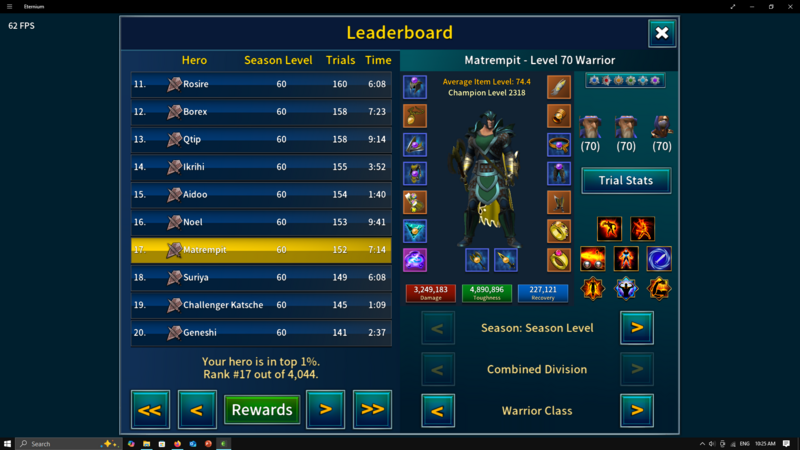Close the Leaderboard window
The image size is (800, 450).
coord(662,33)
